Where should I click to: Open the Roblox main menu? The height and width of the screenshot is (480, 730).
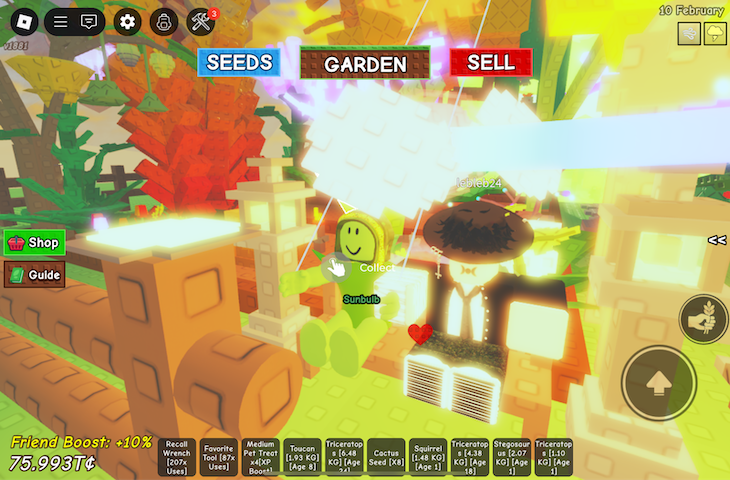(x=22, y=21)
